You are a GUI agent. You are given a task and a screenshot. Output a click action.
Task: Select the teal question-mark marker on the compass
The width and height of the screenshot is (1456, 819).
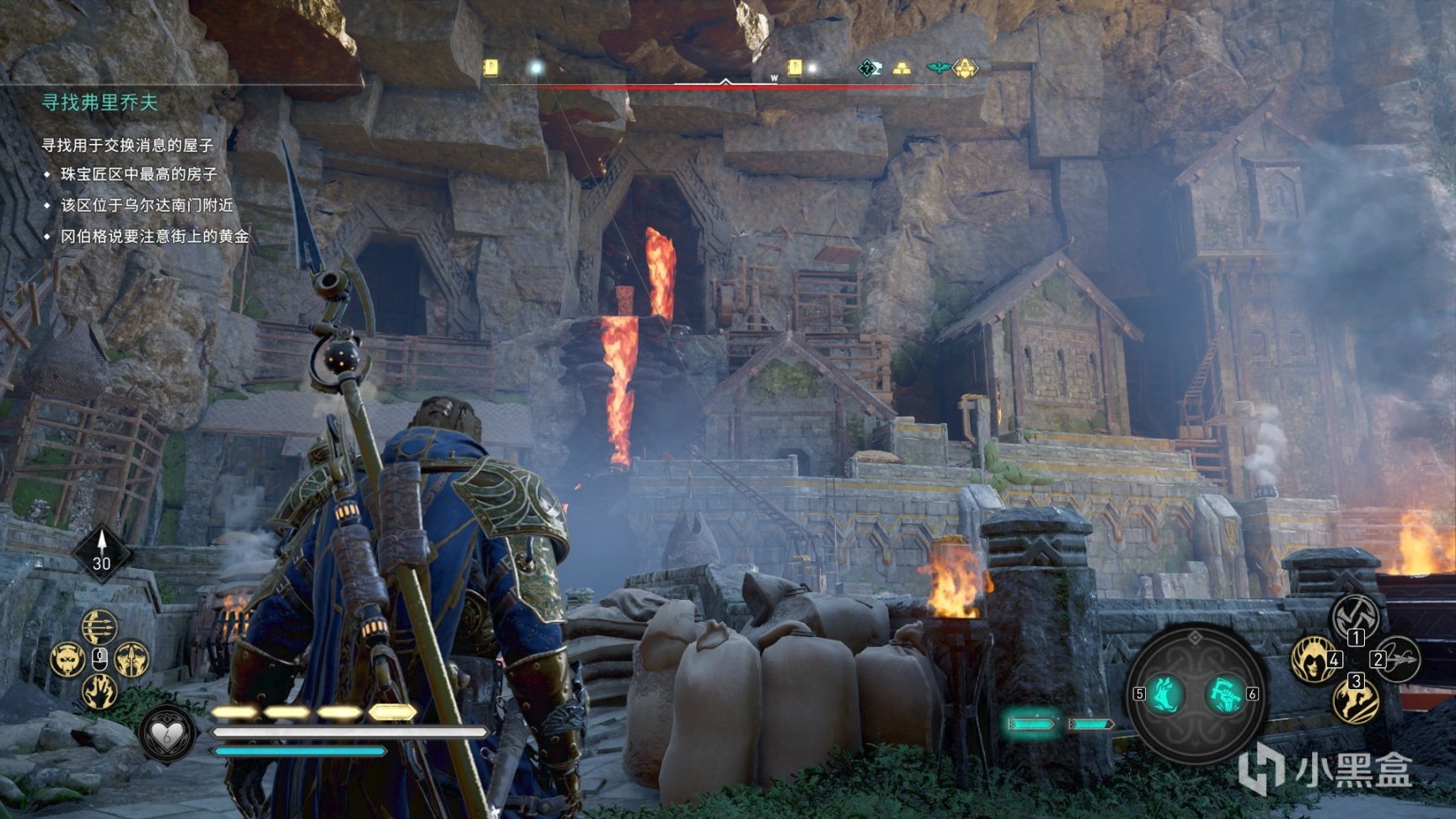pos(869,68)
